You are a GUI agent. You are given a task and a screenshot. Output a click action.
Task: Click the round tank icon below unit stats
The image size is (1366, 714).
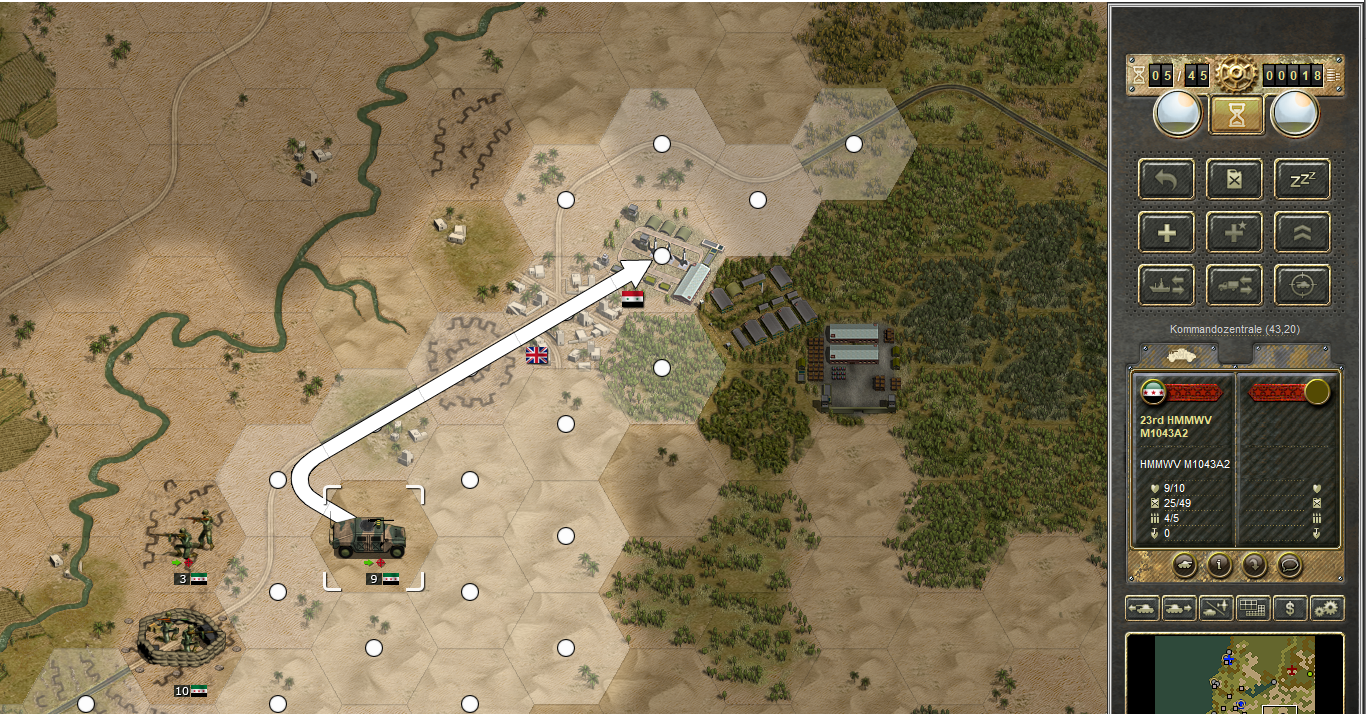pos(1183,565)
